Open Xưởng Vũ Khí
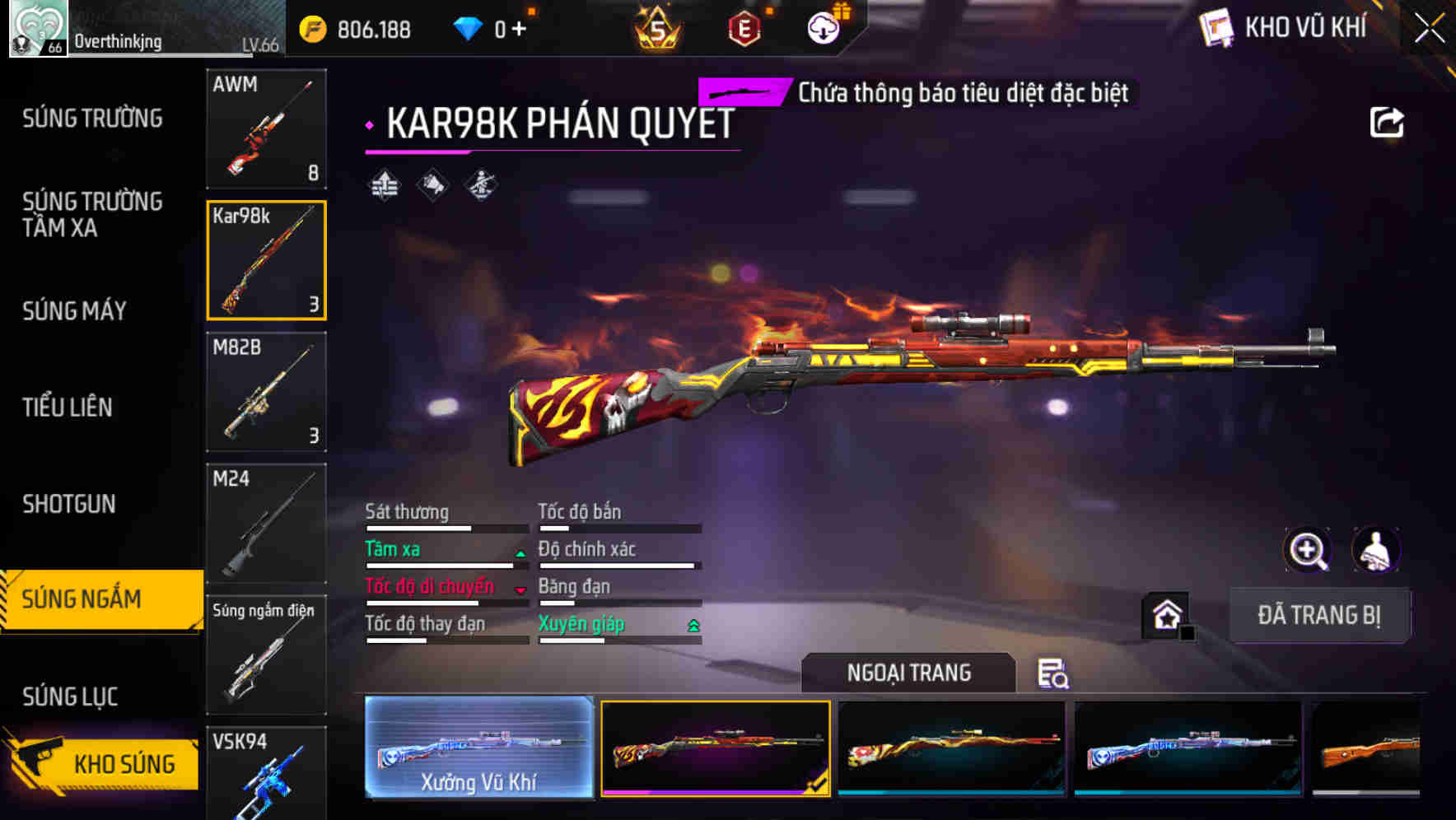This screenshot has width=1456, height=820. tap(478, 749)
